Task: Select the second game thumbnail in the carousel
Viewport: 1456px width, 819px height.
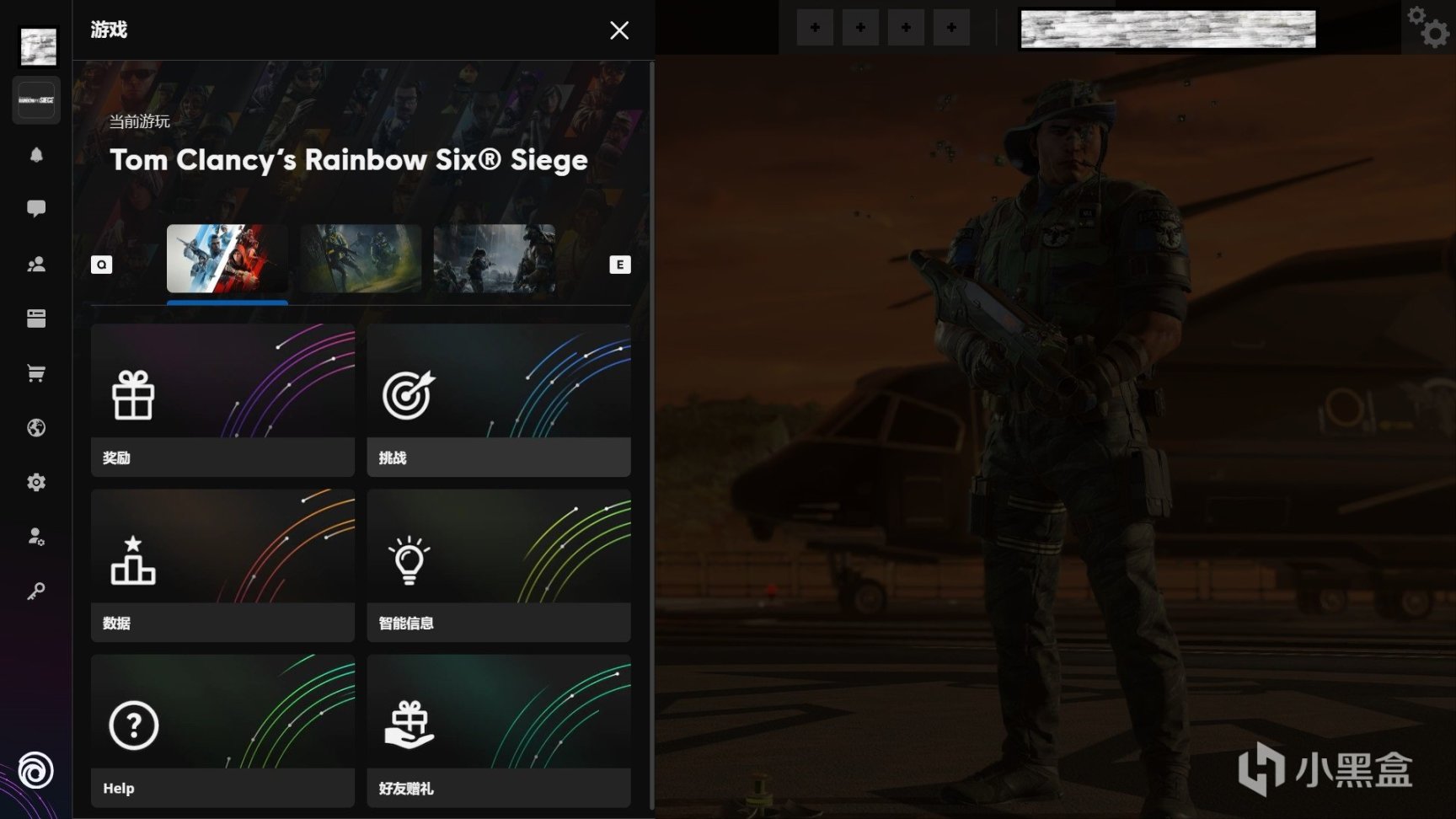Action: click(x=360, y=259)
